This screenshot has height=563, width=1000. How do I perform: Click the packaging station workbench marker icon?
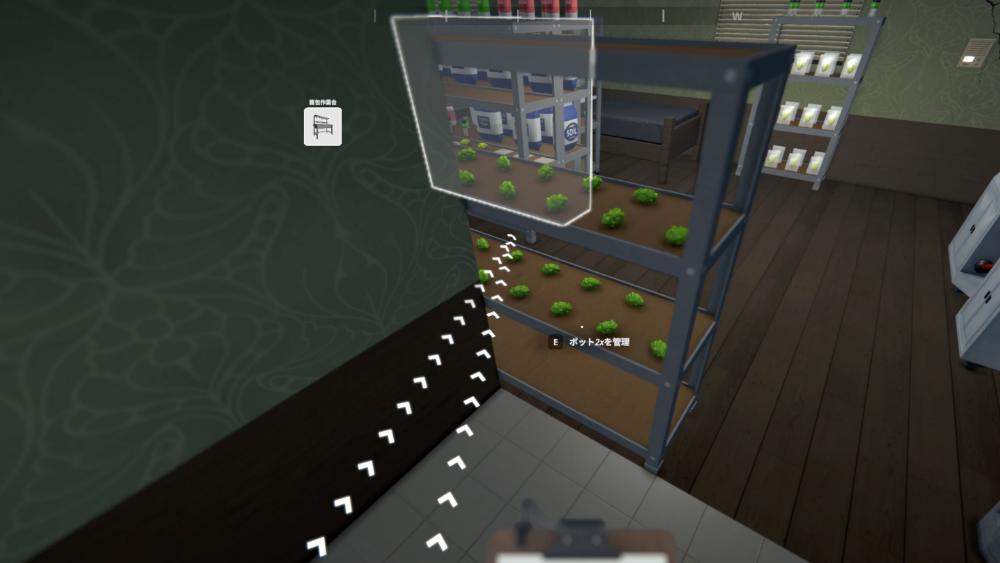point(322,126)
